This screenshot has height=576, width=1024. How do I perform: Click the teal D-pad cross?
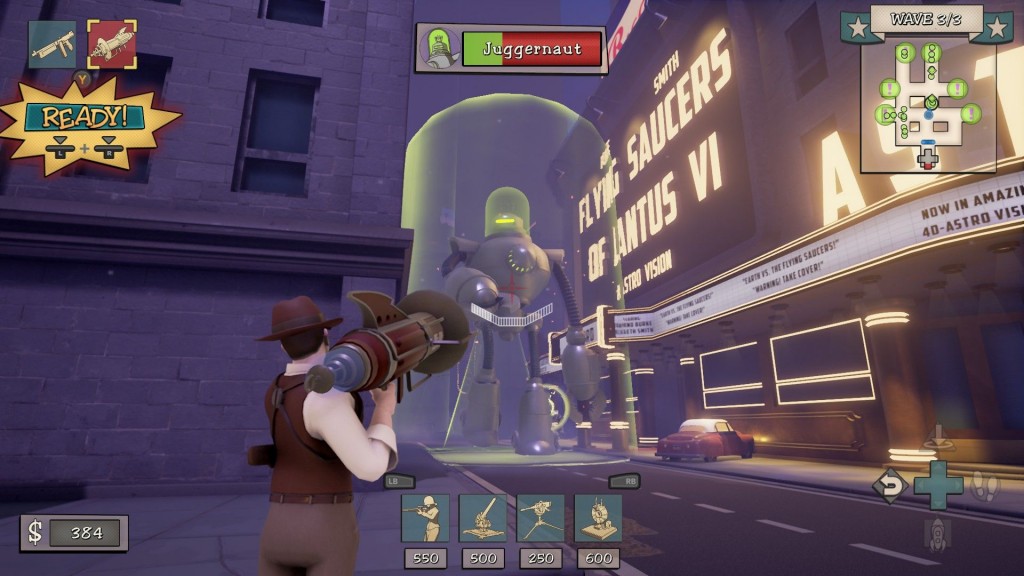pyautogui.click(x=938, y=486)
